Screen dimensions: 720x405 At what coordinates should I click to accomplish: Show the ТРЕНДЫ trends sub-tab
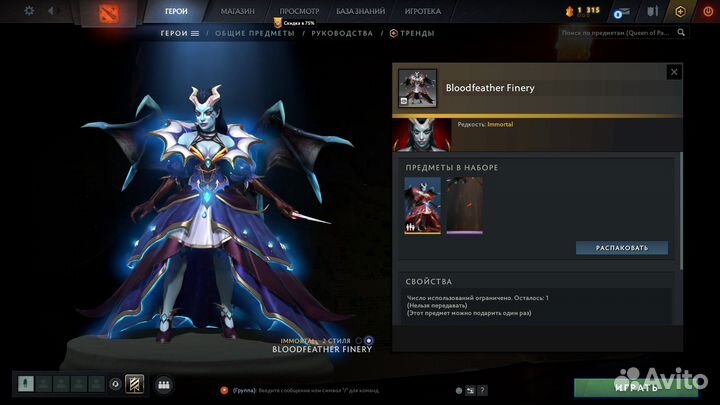416,33
